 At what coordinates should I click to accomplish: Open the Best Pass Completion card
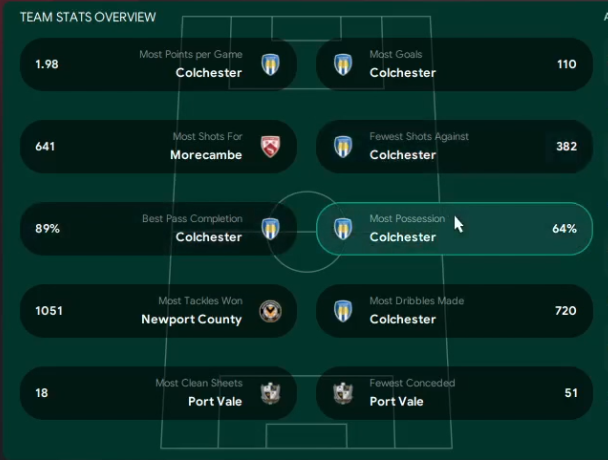(x=158, y=228)
